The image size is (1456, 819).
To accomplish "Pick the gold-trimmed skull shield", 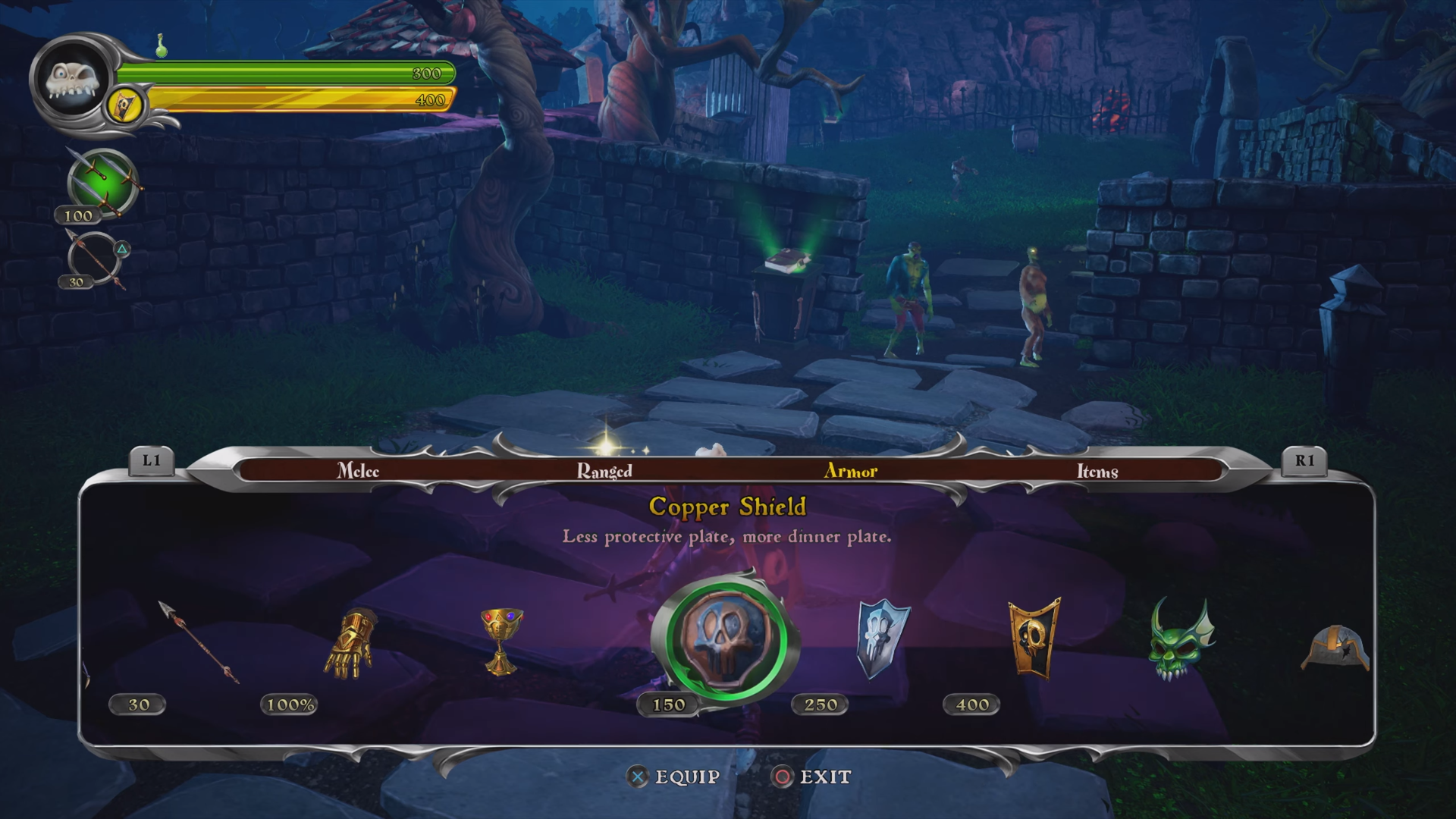I will tap(1034, 637).
